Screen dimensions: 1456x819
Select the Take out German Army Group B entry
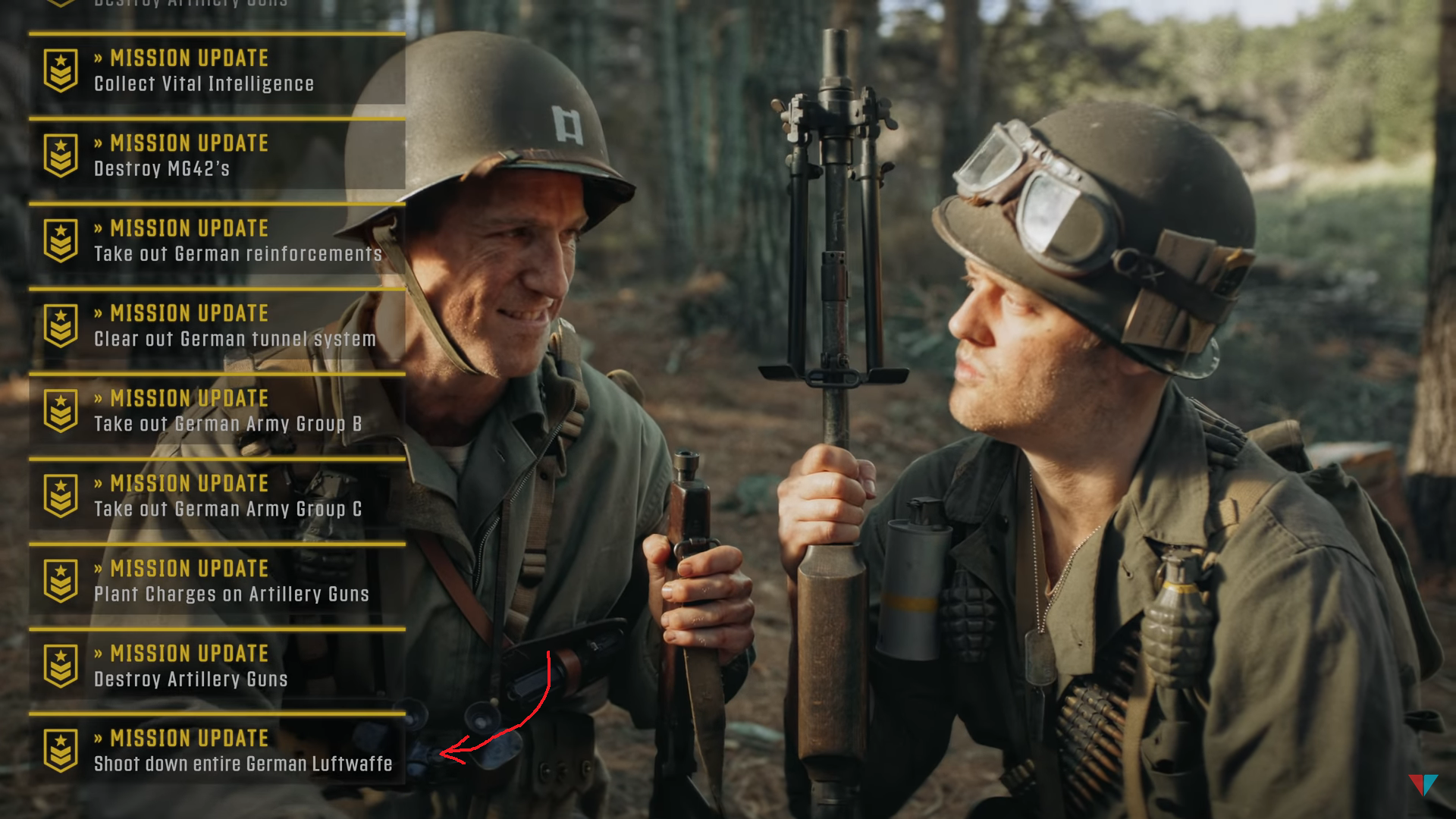[216, 410]
